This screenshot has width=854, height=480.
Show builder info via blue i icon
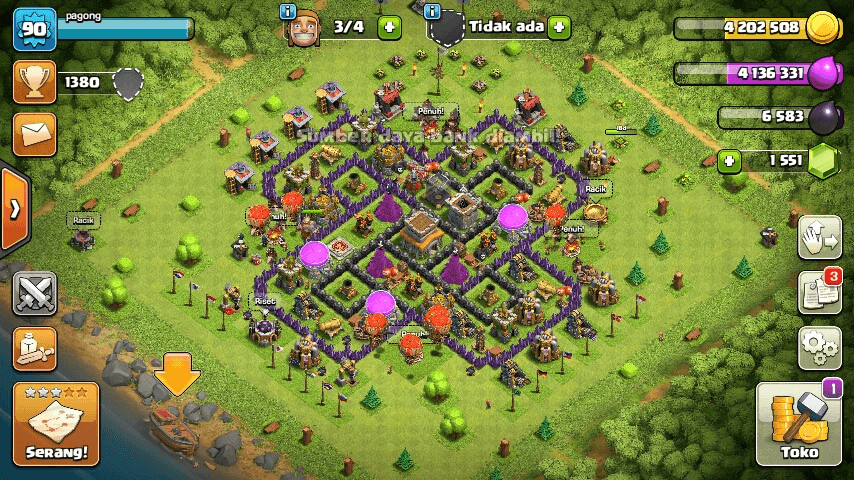pyautogui.click(x=289, y=11)
